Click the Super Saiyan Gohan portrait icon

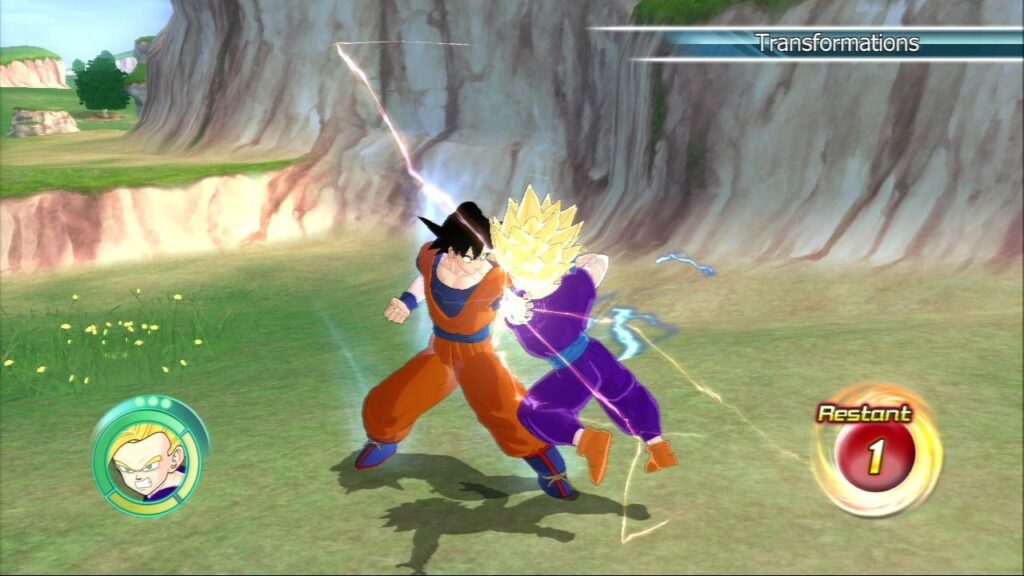[x=149, y=455]
